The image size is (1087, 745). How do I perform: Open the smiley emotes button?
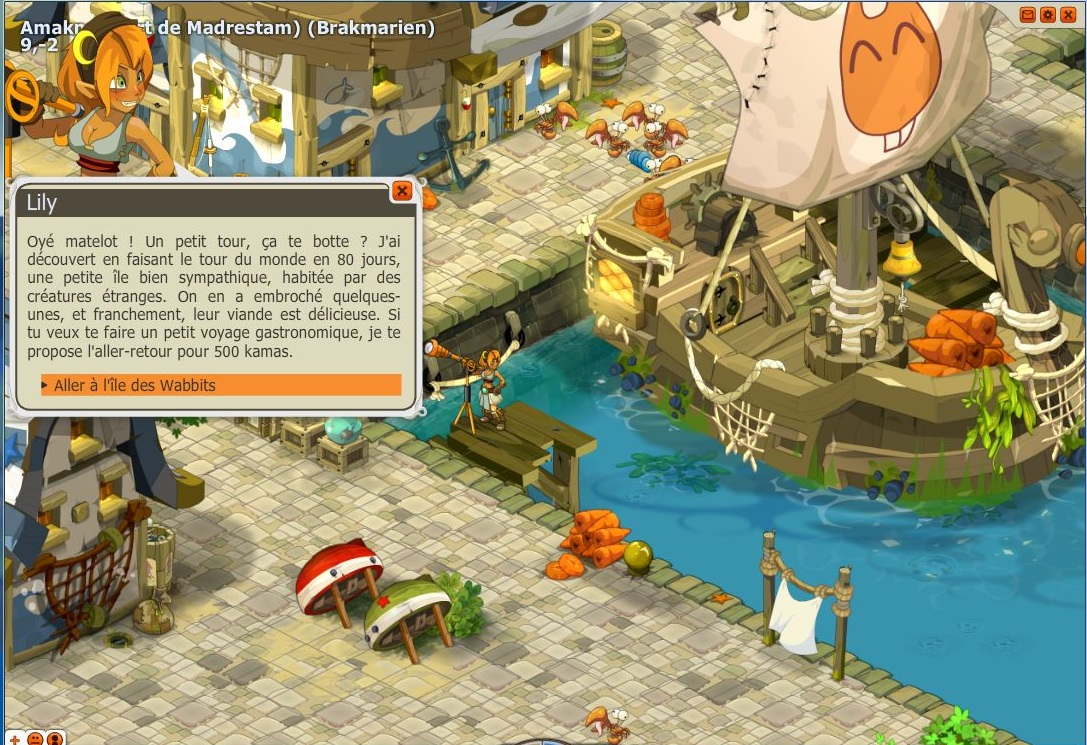coord(35,739)
